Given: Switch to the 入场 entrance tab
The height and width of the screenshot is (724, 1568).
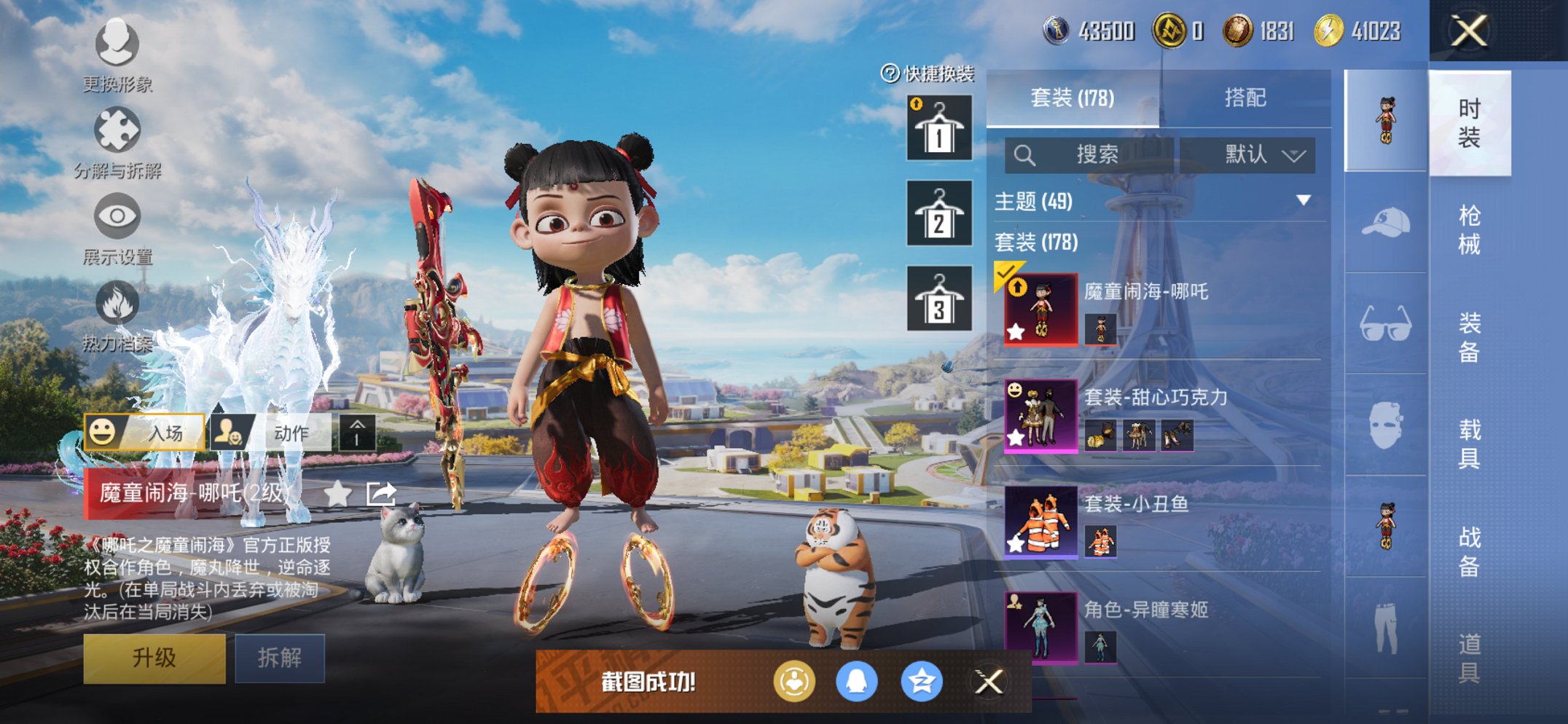Looking at the screenshot, I should click(x=146, y=432).
